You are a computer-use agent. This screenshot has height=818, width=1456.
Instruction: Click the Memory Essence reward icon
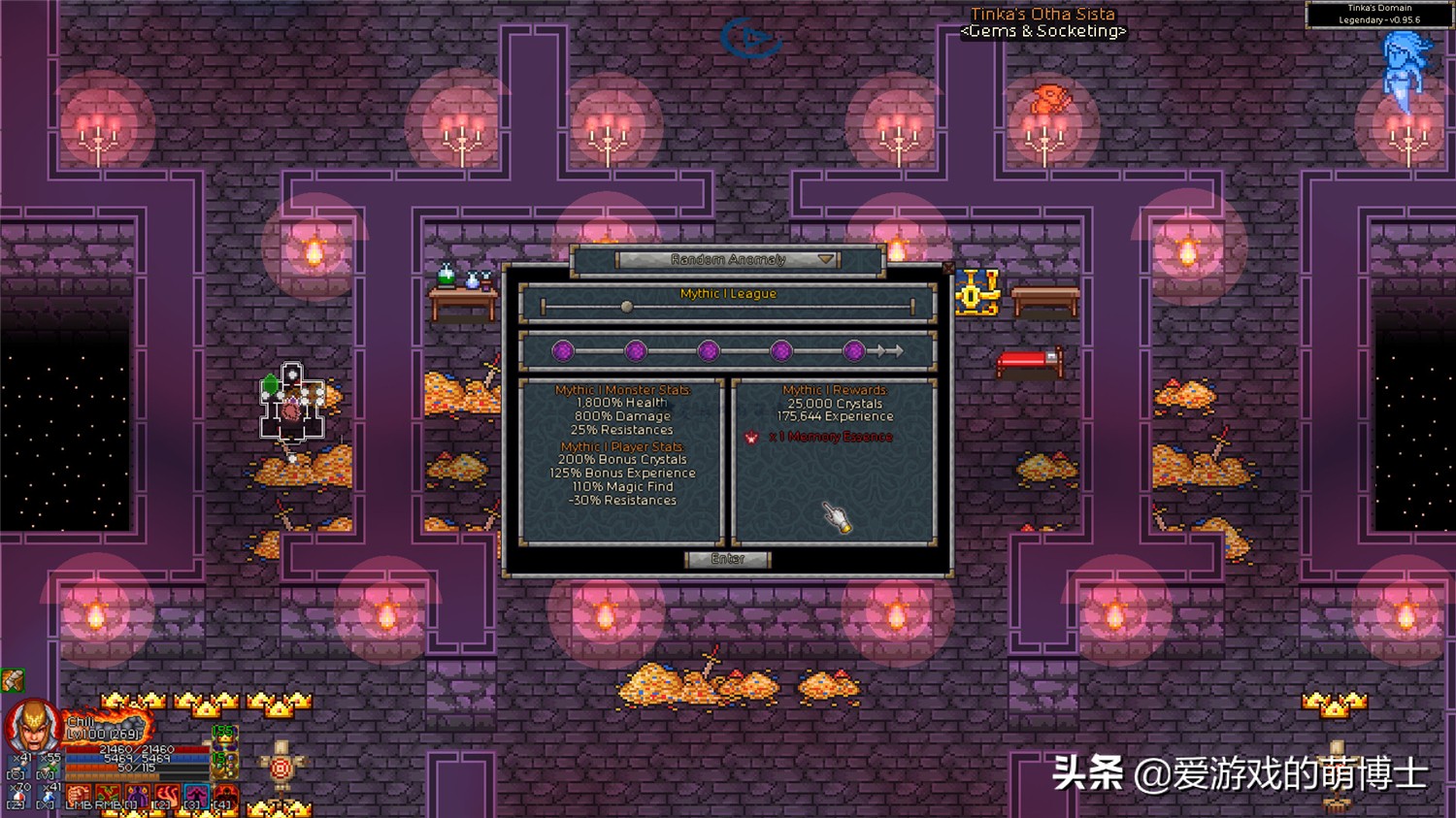(x=750, y=438)
